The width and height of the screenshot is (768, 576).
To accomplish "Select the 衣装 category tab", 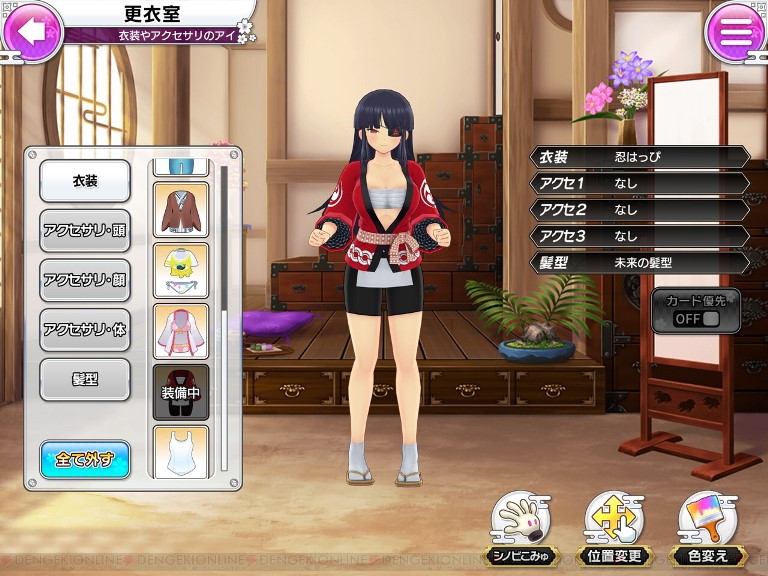I will coord(85,181).
